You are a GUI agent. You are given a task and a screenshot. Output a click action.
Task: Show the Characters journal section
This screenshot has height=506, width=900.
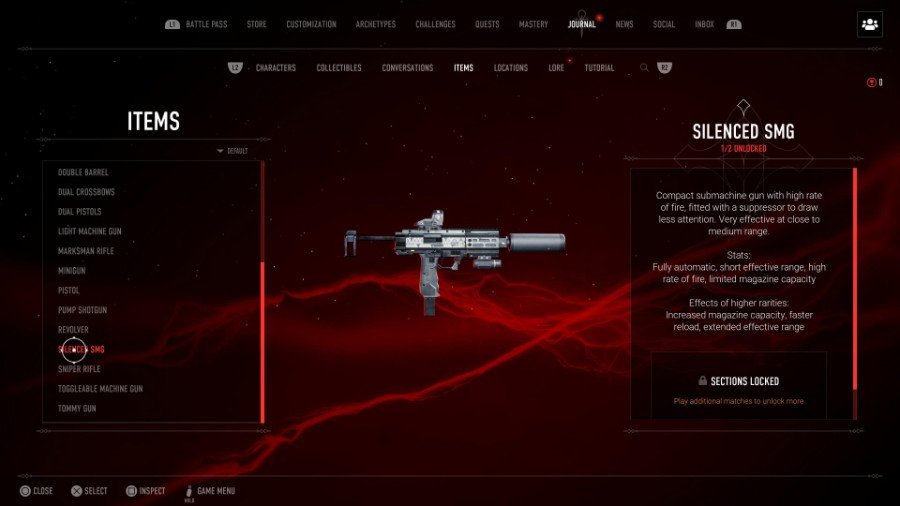pyautogui.click(x=275, y=68)
